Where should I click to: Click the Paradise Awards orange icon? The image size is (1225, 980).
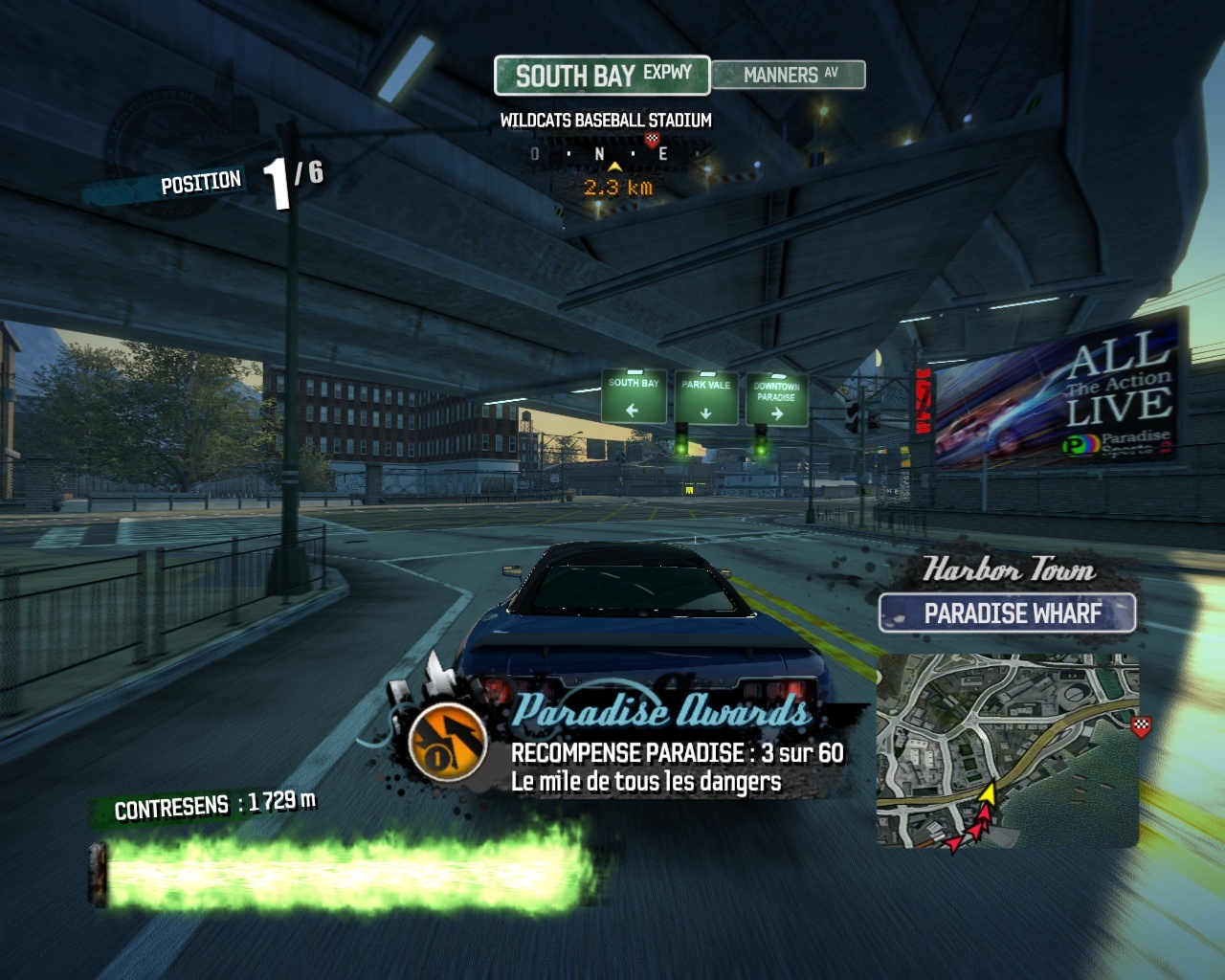(447, 741)
